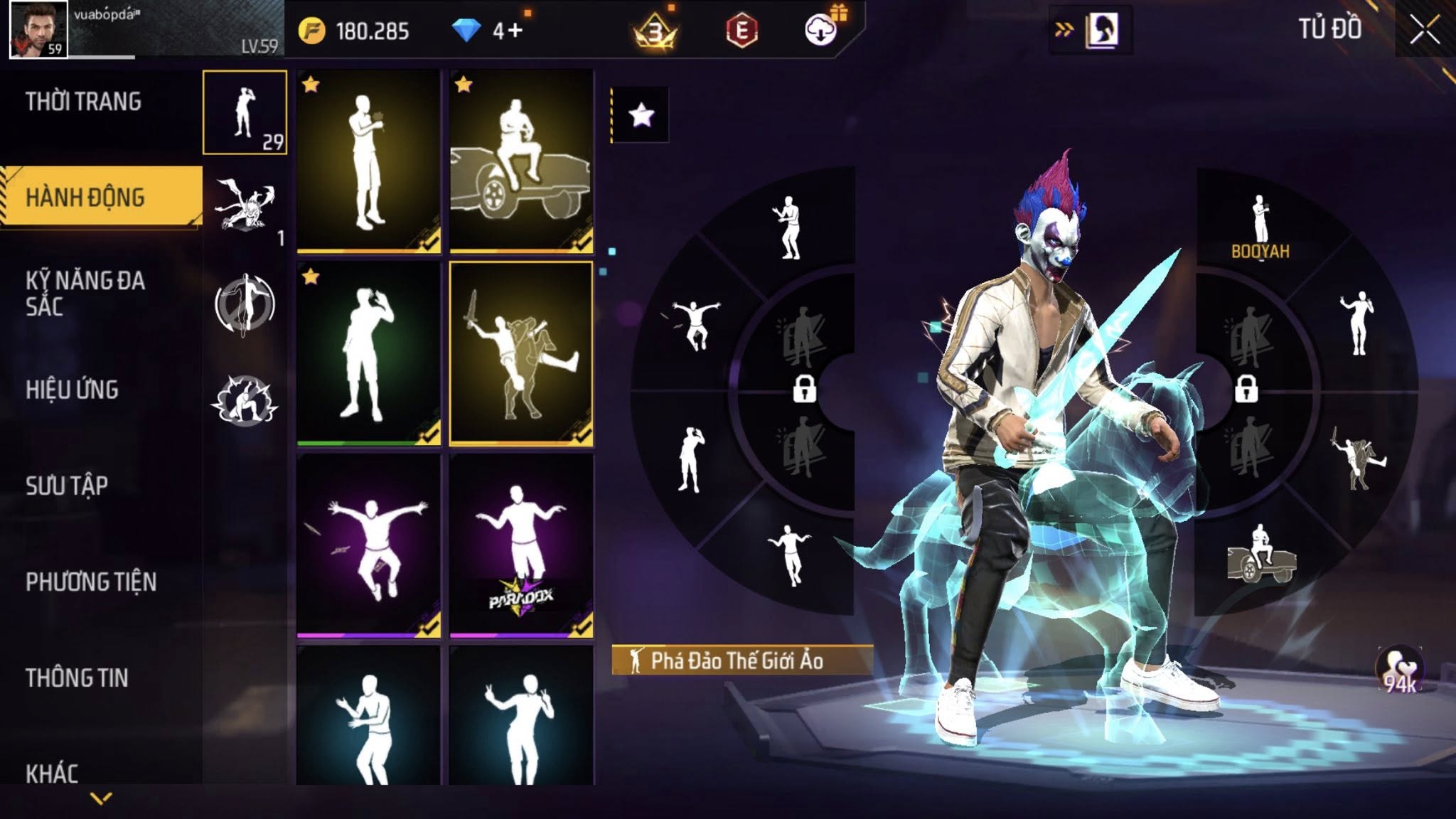
Task: Open the red E badge icon
Action: (742, 31)
